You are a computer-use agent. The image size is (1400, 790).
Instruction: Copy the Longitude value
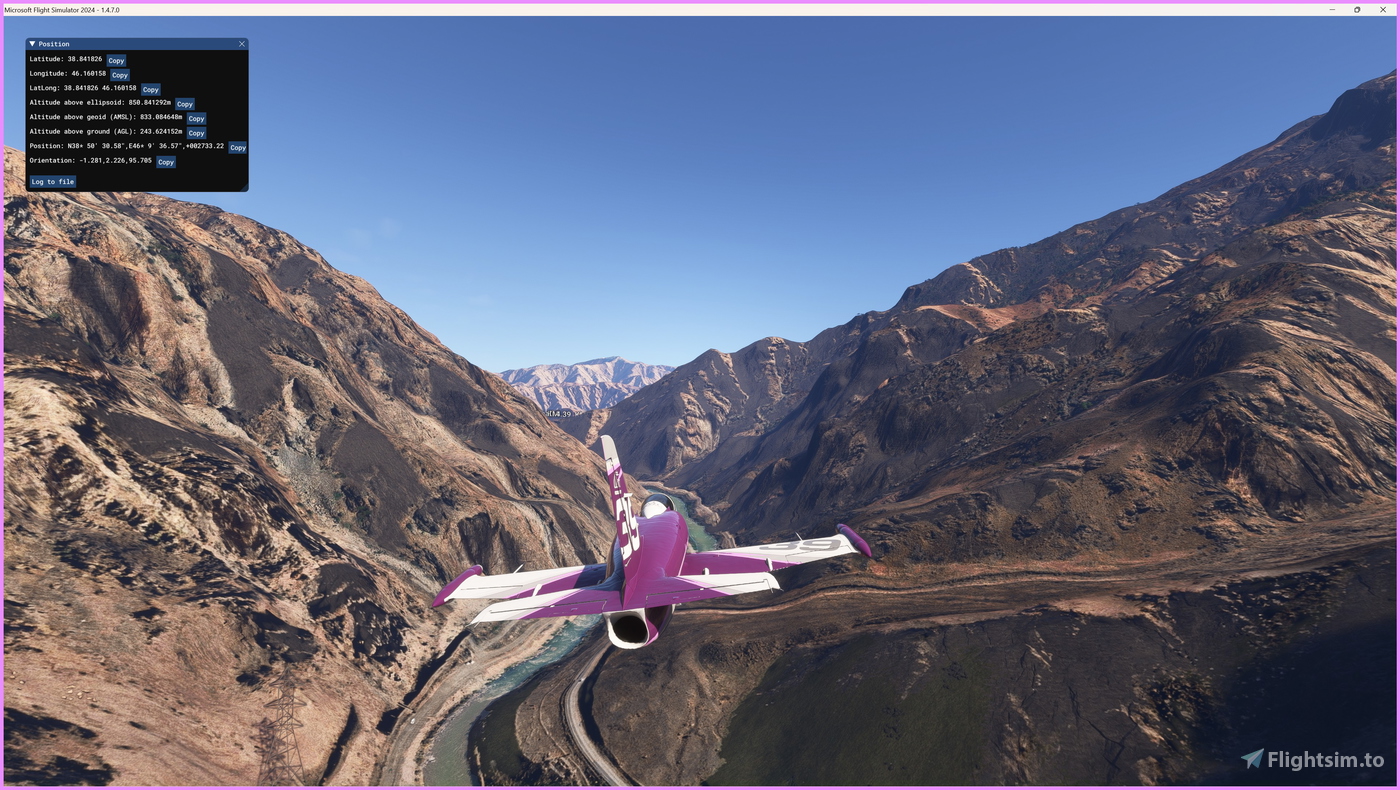pos(120,75)
